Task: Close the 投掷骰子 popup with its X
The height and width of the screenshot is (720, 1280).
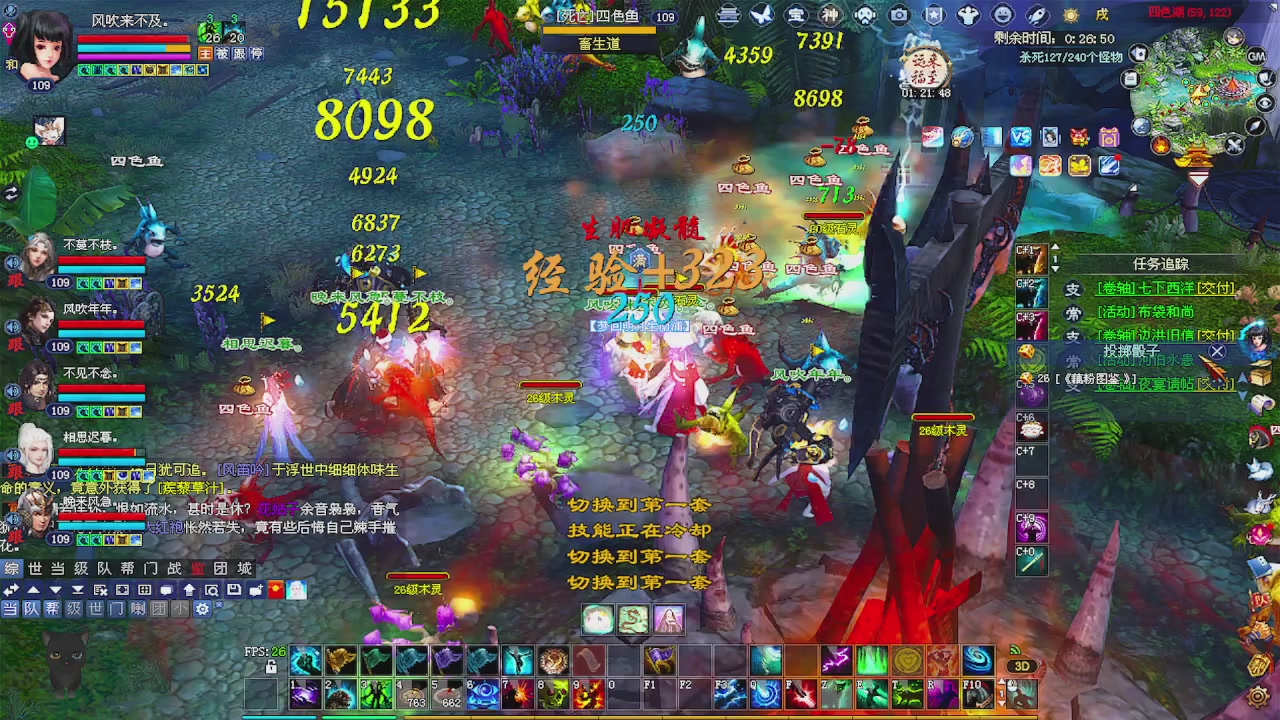Action: pyautogui.click(x=1217, y=352)
